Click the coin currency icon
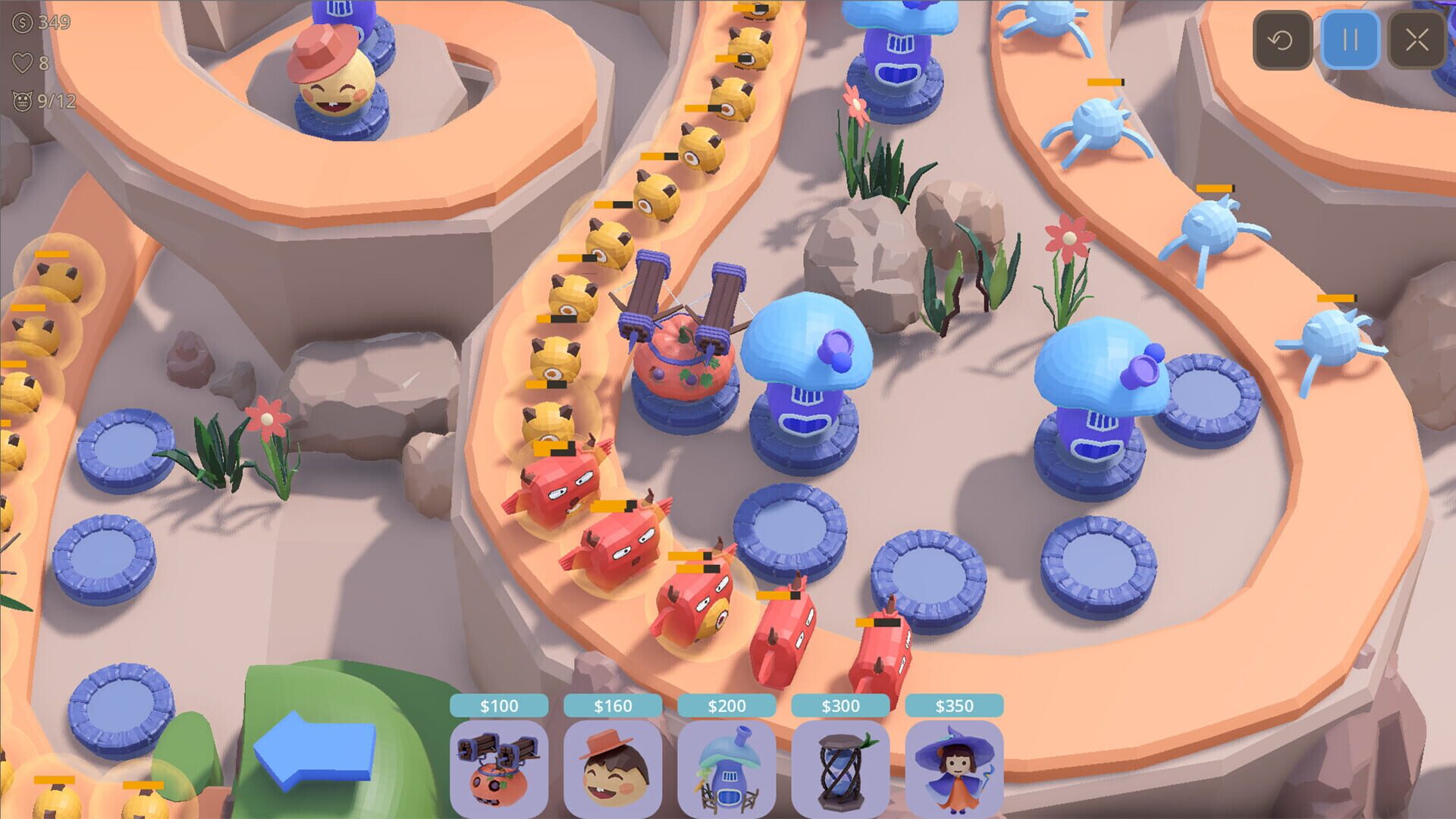The height and width of the screenshot is (819, 1456). pyautogui.click(x=23, y=25)
